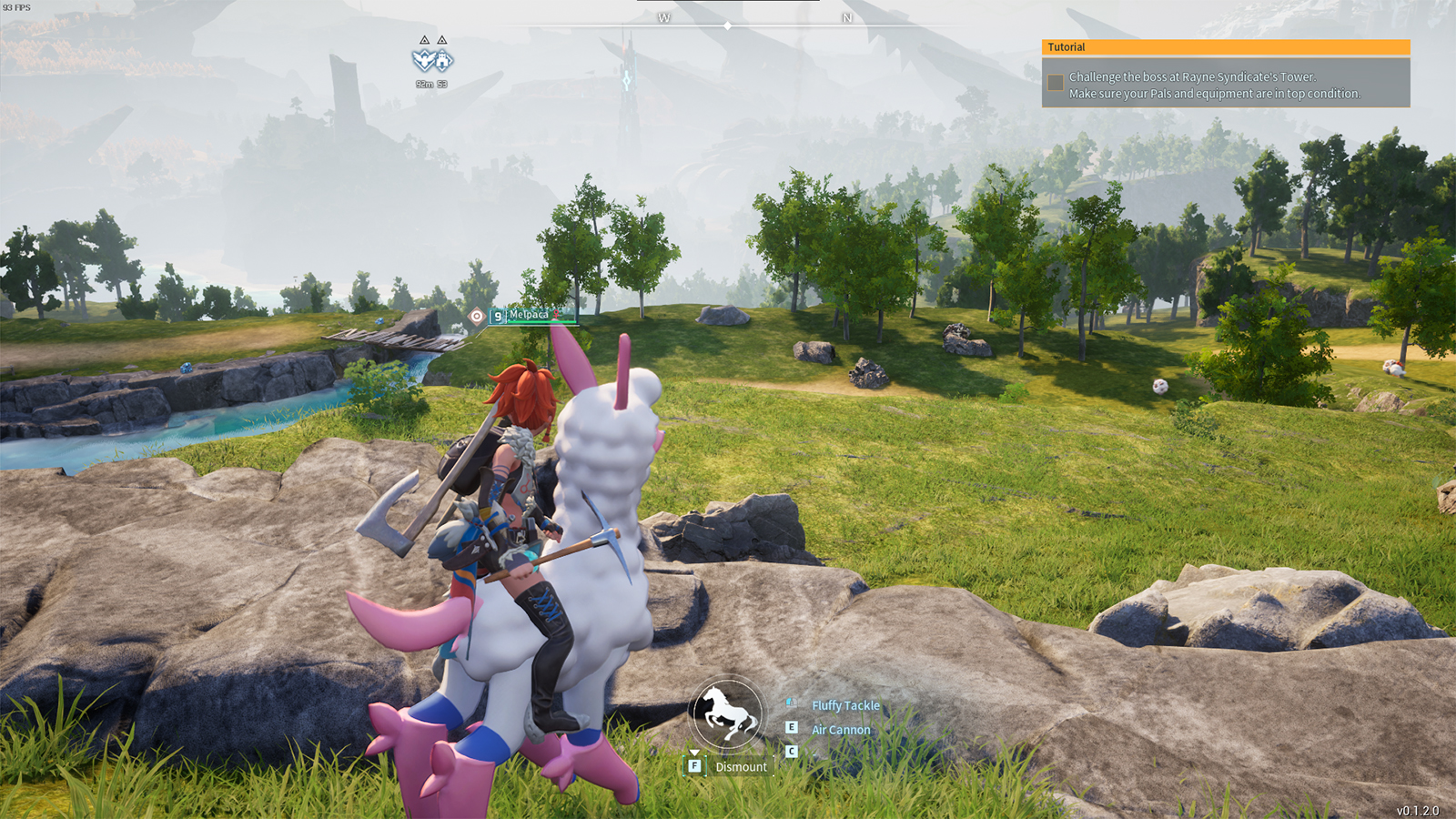The image size is (1456, 819).
Task: Click the level 9 badge on Melpaca's nameplate
Action: pyautogui.click(x=498, y=316)
